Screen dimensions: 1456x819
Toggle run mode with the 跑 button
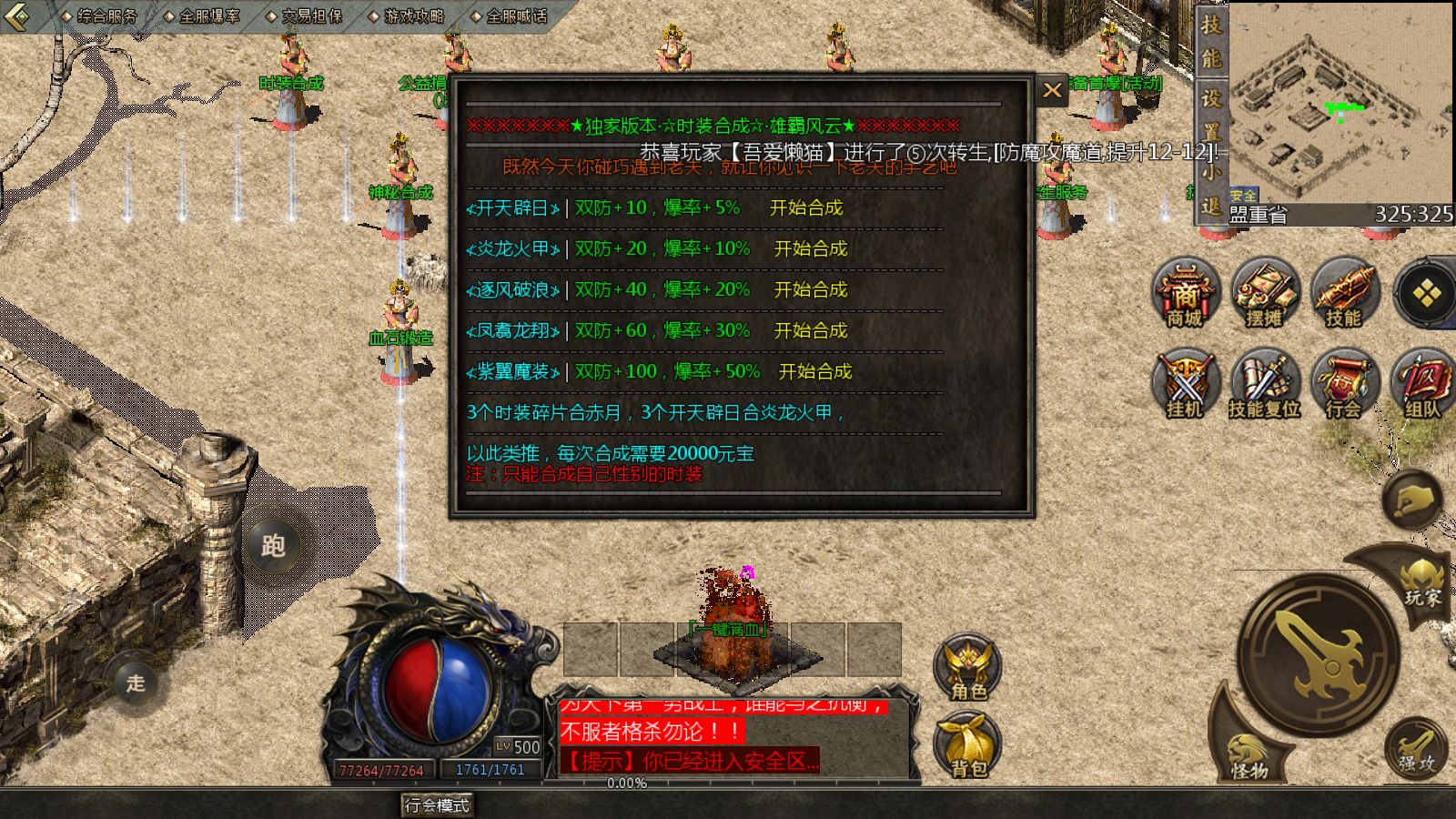(x=273, y=548)
